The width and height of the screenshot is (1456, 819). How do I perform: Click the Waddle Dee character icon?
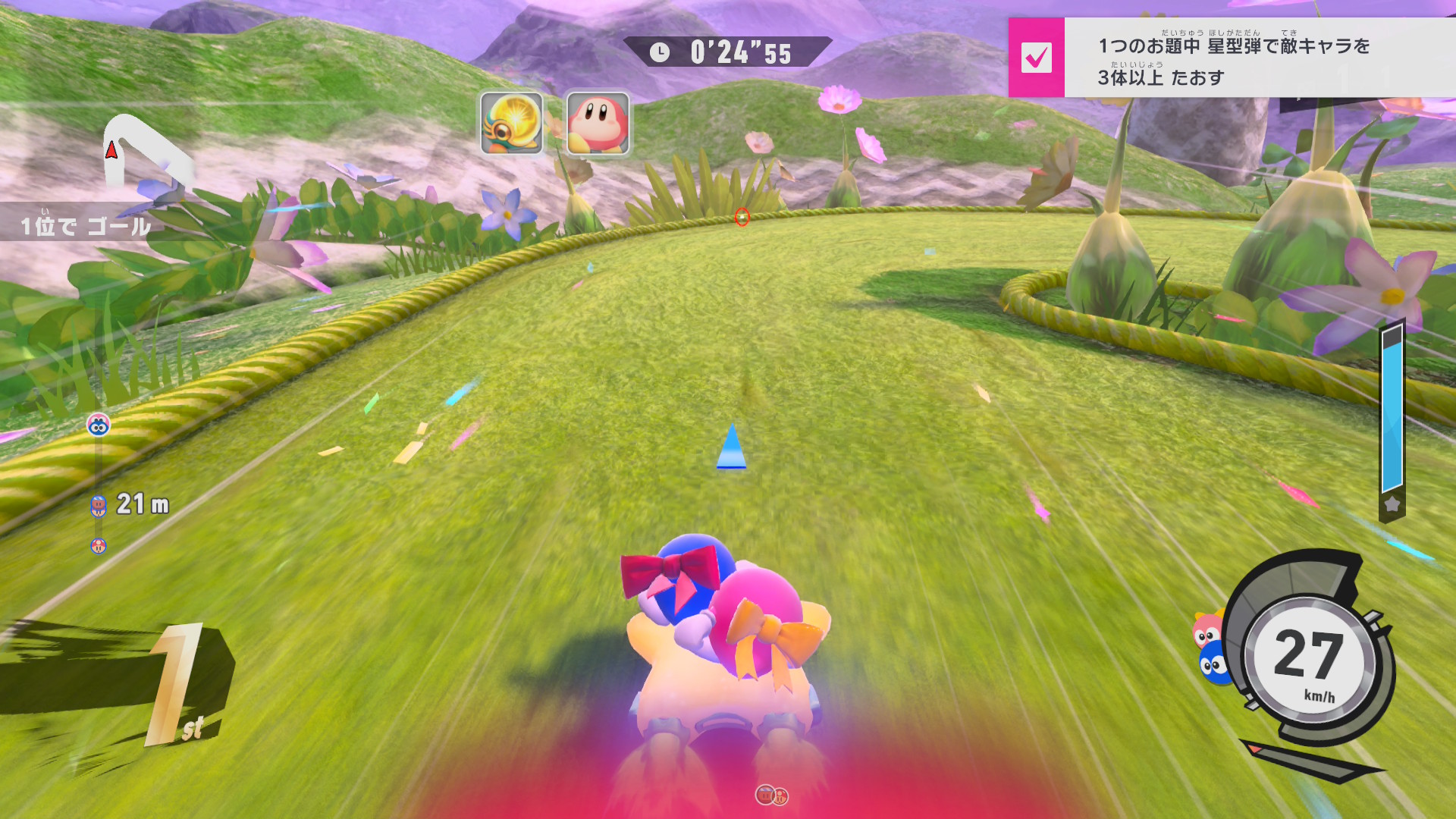point(598,124)
